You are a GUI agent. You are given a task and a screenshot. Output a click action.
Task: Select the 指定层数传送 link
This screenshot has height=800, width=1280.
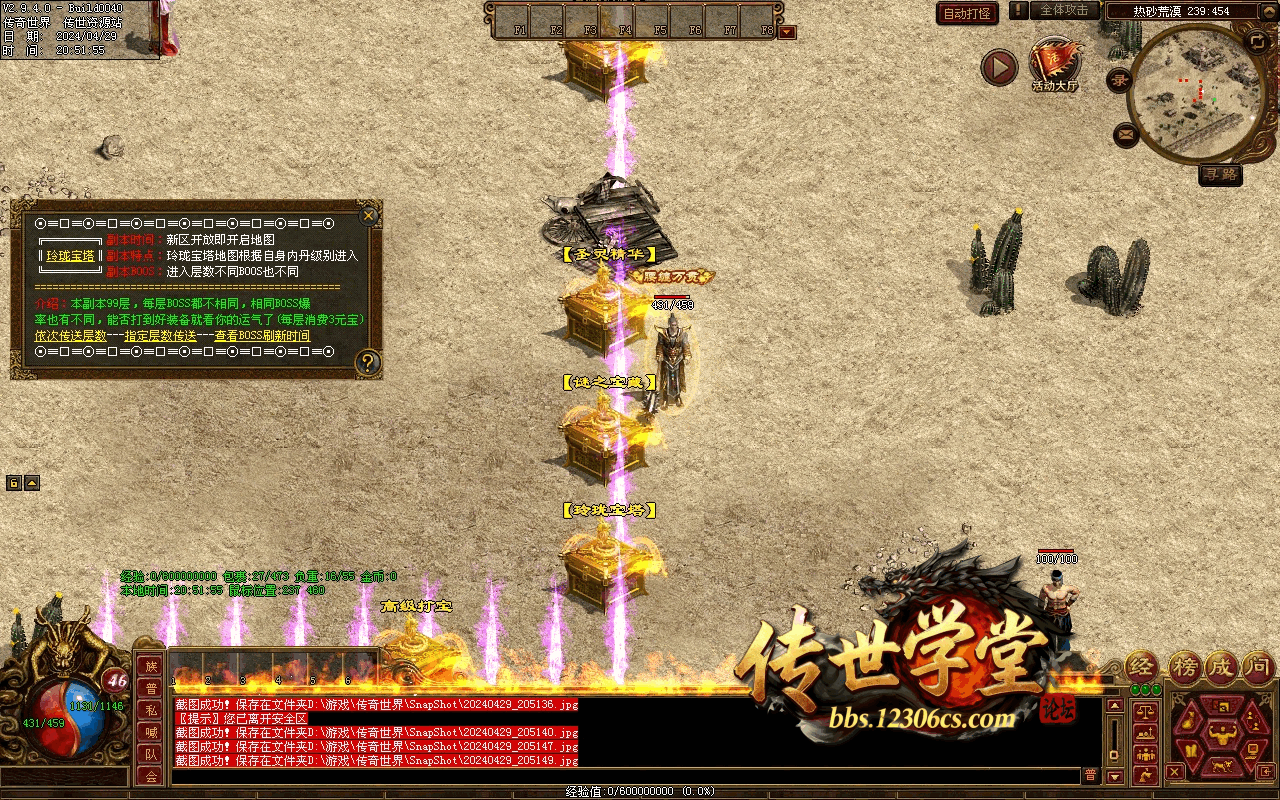coord(160,336)
